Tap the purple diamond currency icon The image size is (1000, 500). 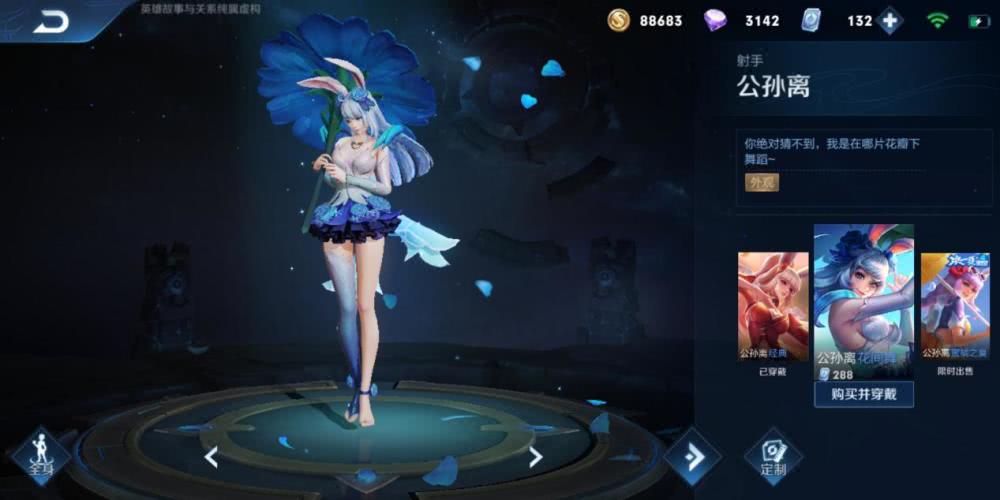tap(715, 21)
